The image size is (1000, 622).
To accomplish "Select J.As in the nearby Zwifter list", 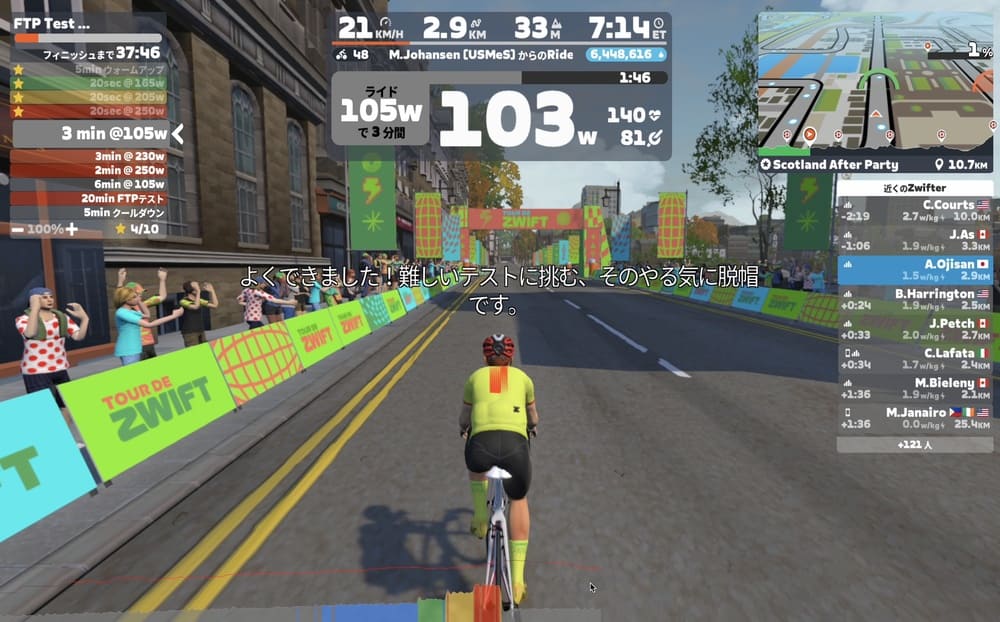I will coord(915,240).
